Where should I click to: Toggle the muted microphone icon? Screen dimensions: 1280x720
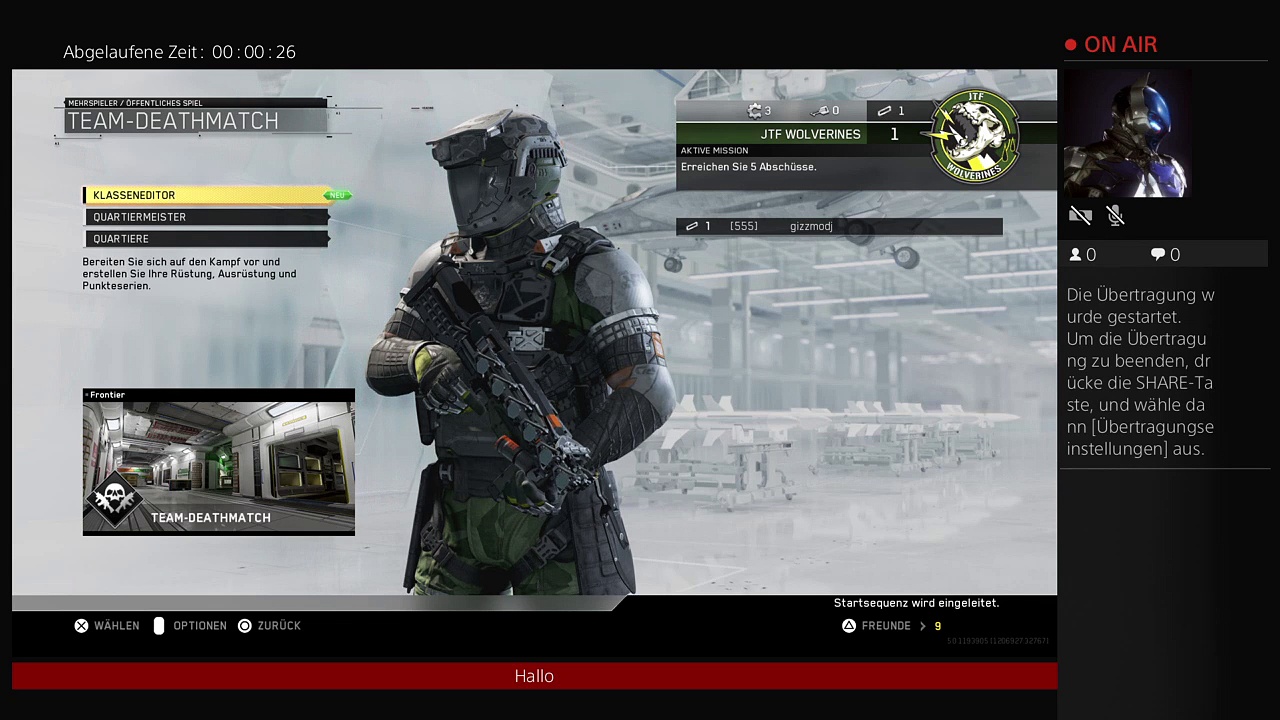(1116, 215)
